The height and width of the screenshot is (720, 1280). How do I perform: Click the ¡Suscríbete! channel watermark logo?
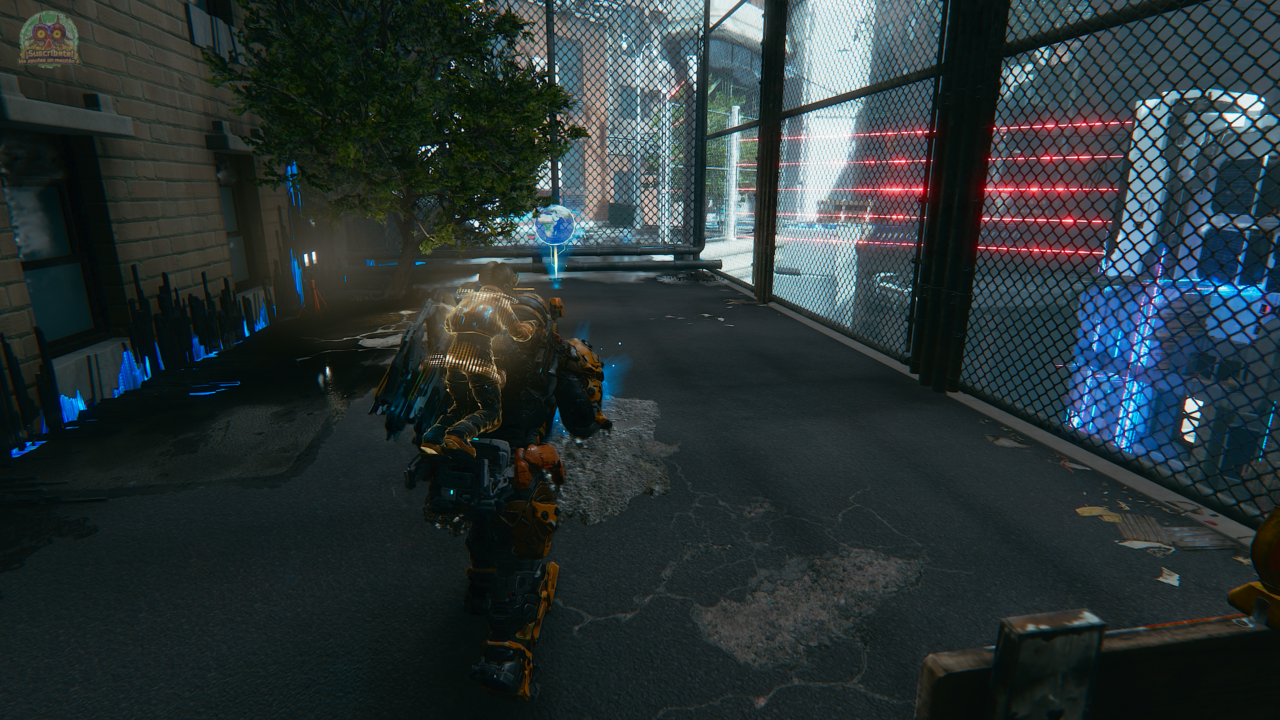(x=49, y=40)
